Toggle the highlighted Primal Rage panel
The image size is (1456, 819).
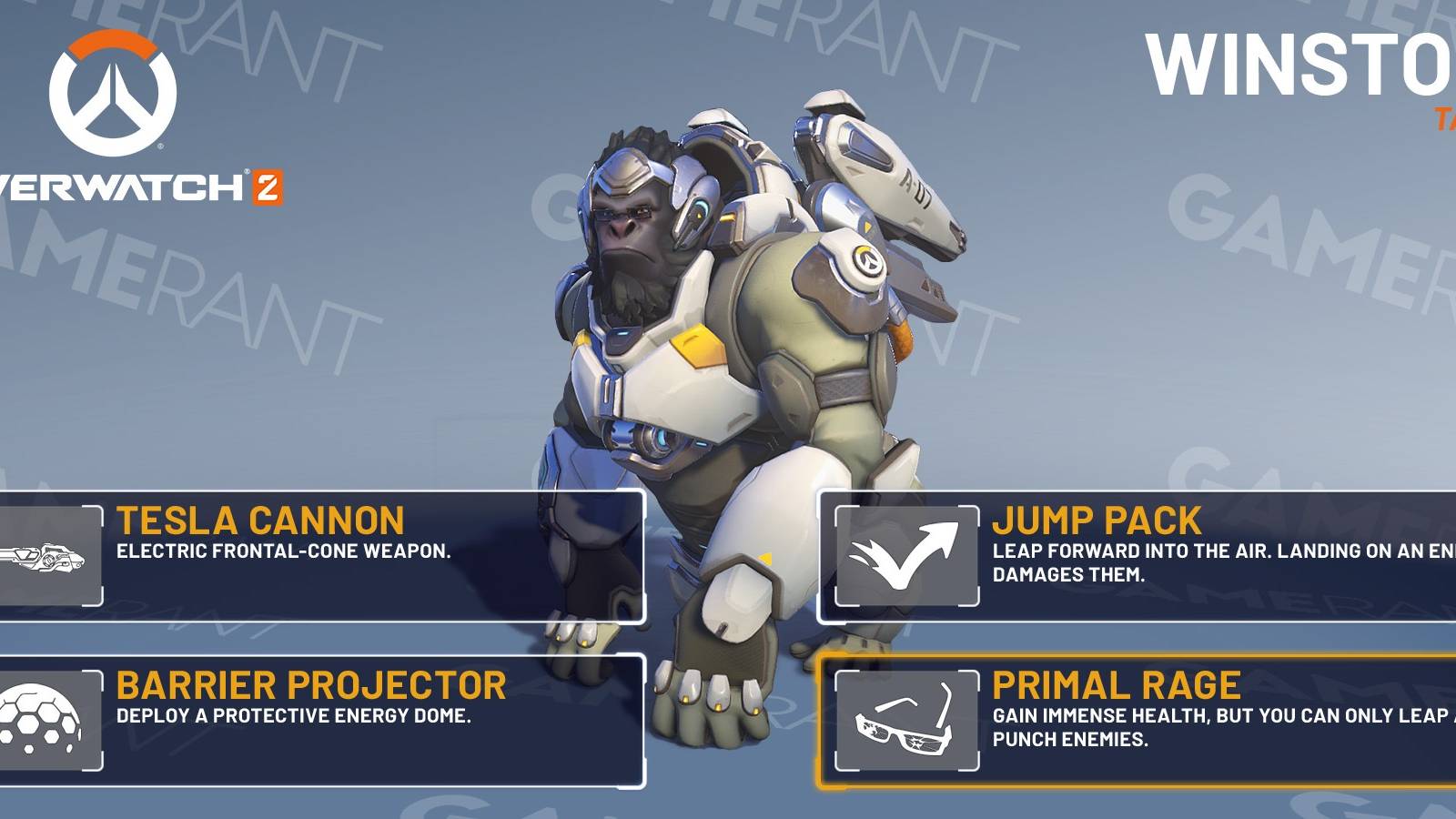tap(1137, 719)
